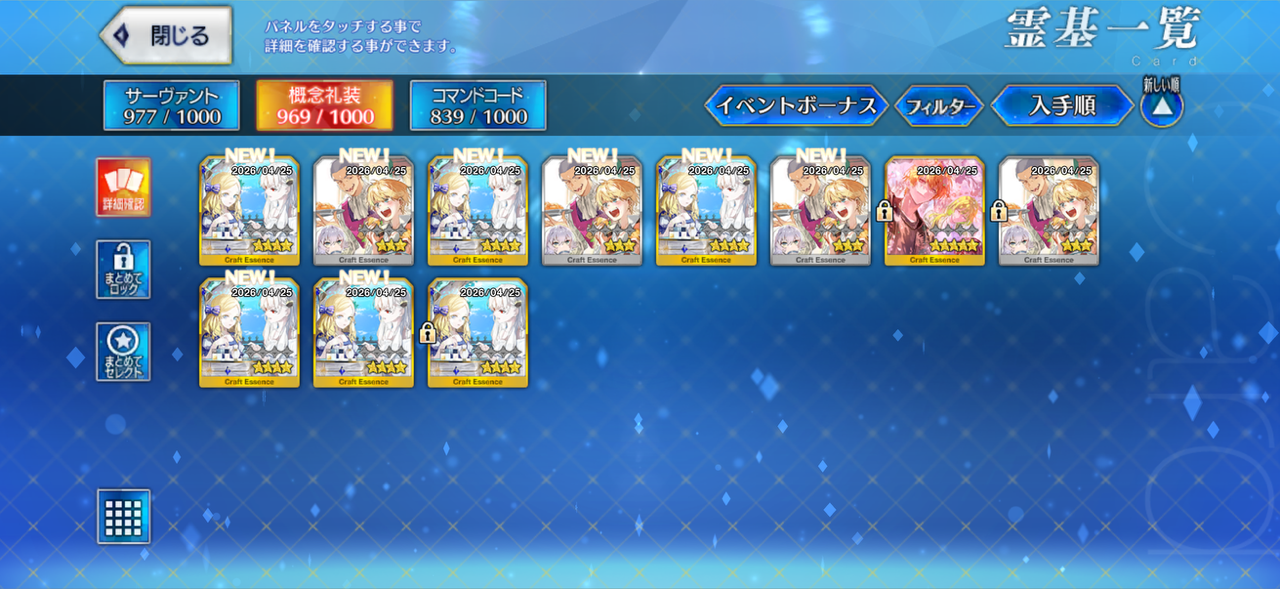This screenshot has height=589, width=1280.
Task: Activate まとめてセレクト bulk select mode
Action: [x=124, y=351]
